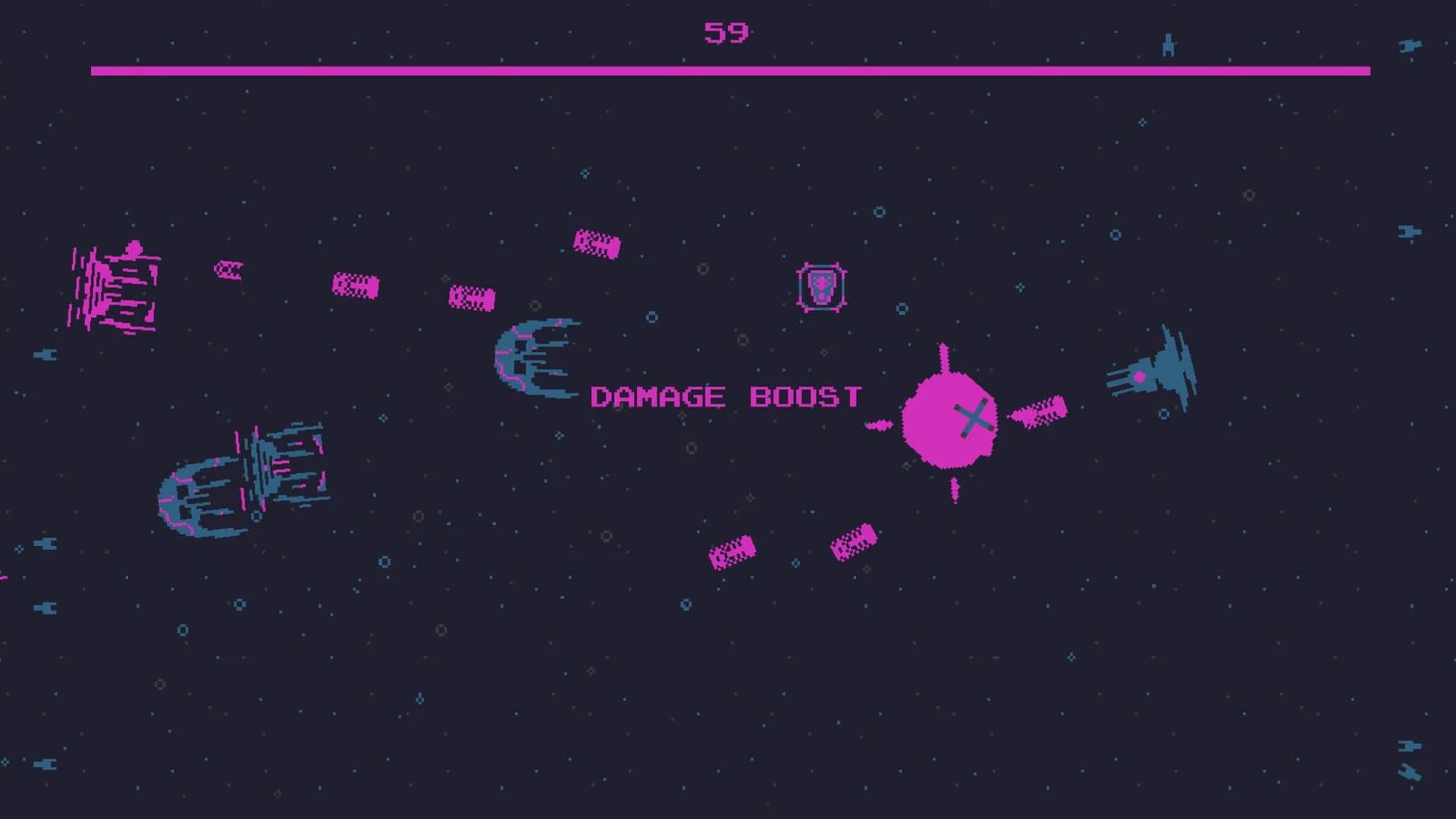The height and width of the screenshot is (819, 1456).
Task: Select the large pink enemy ship on the left
Action: tap(114, 288)
